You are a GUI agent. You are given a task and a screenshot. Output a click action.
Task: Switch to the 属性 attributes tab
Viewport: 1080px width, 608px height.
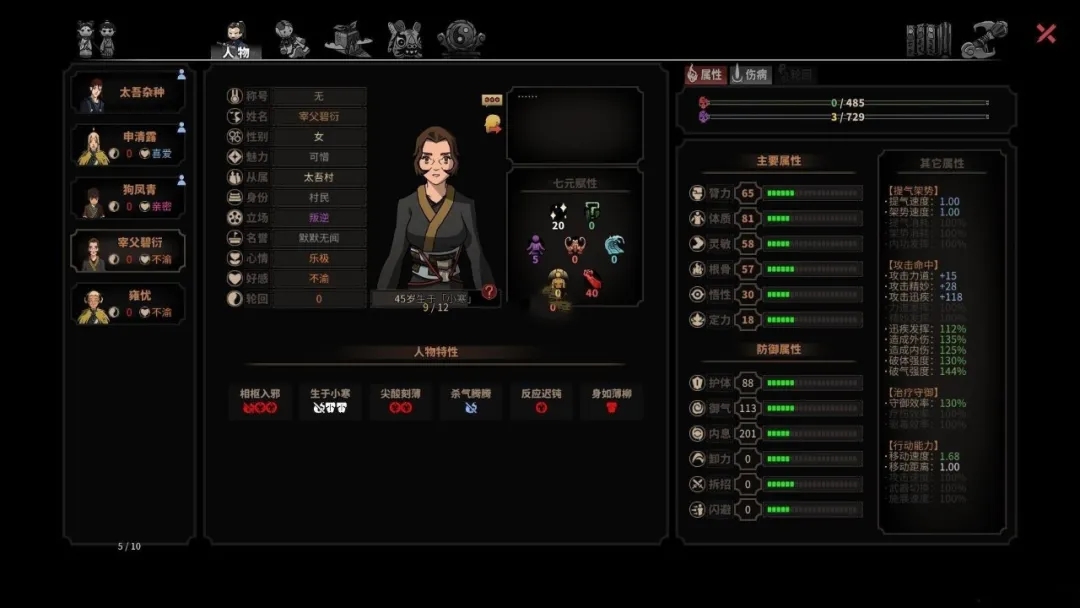pyautogui.click(x=705, y=74)
